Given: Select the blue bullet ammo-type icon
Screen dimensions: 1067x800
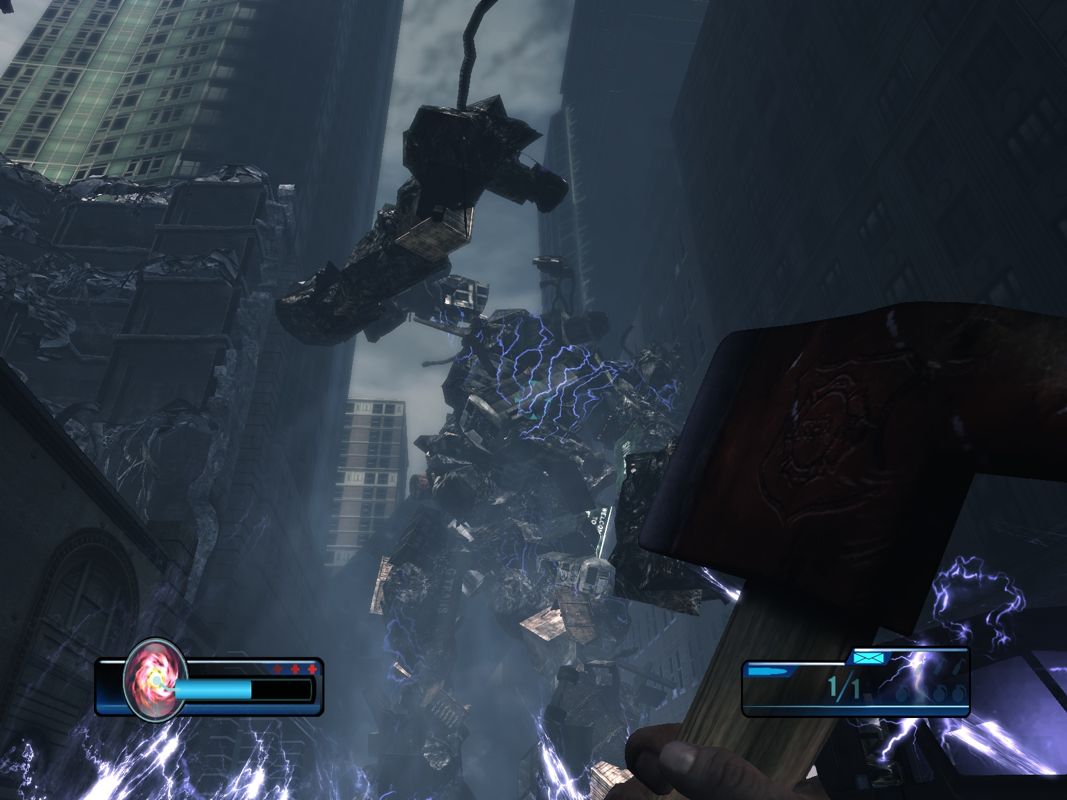Looking at the screenshot, I should 767,672.
